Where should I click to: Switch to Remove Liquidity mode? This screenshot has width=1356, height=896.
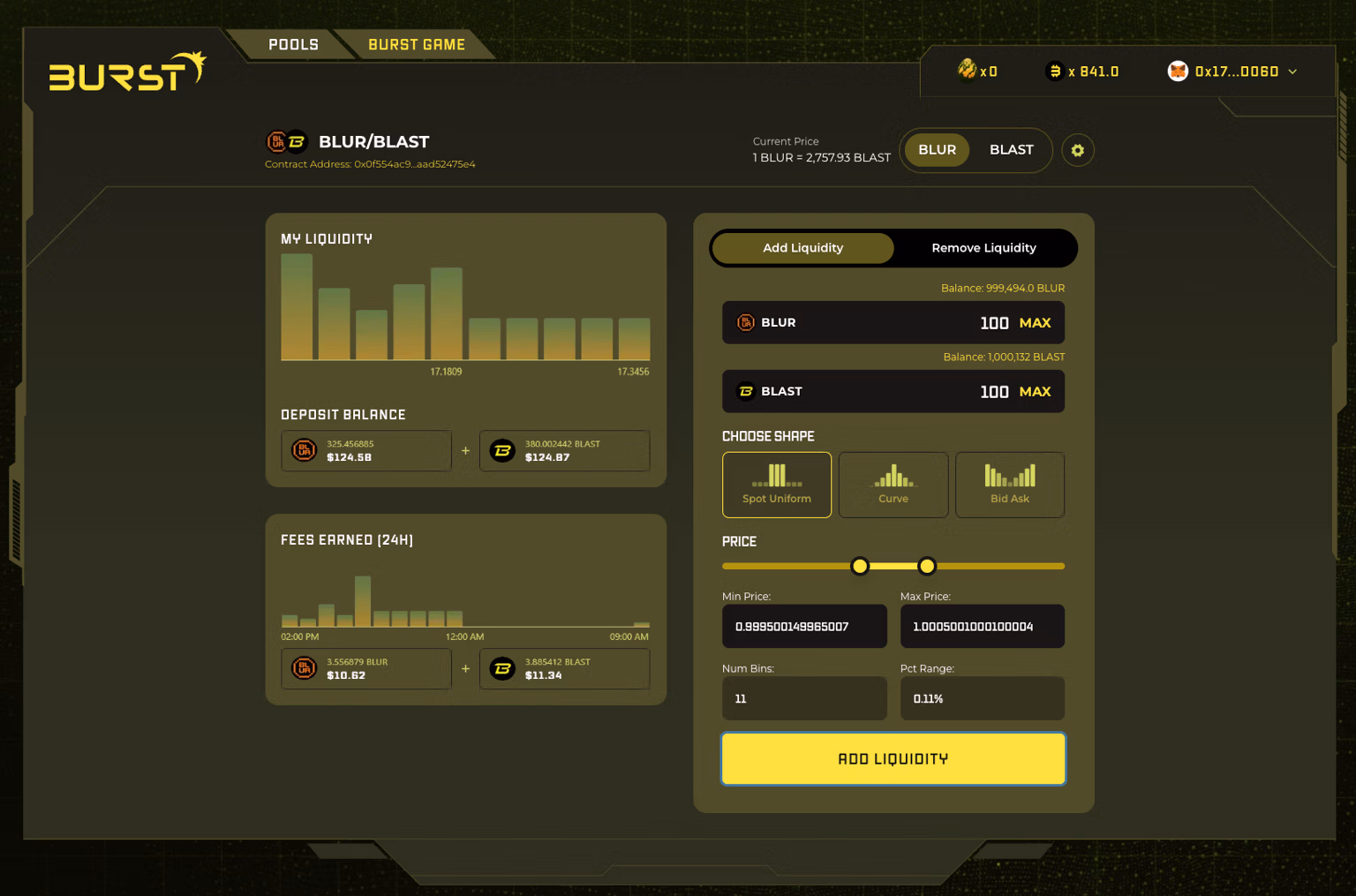[983, 248]
